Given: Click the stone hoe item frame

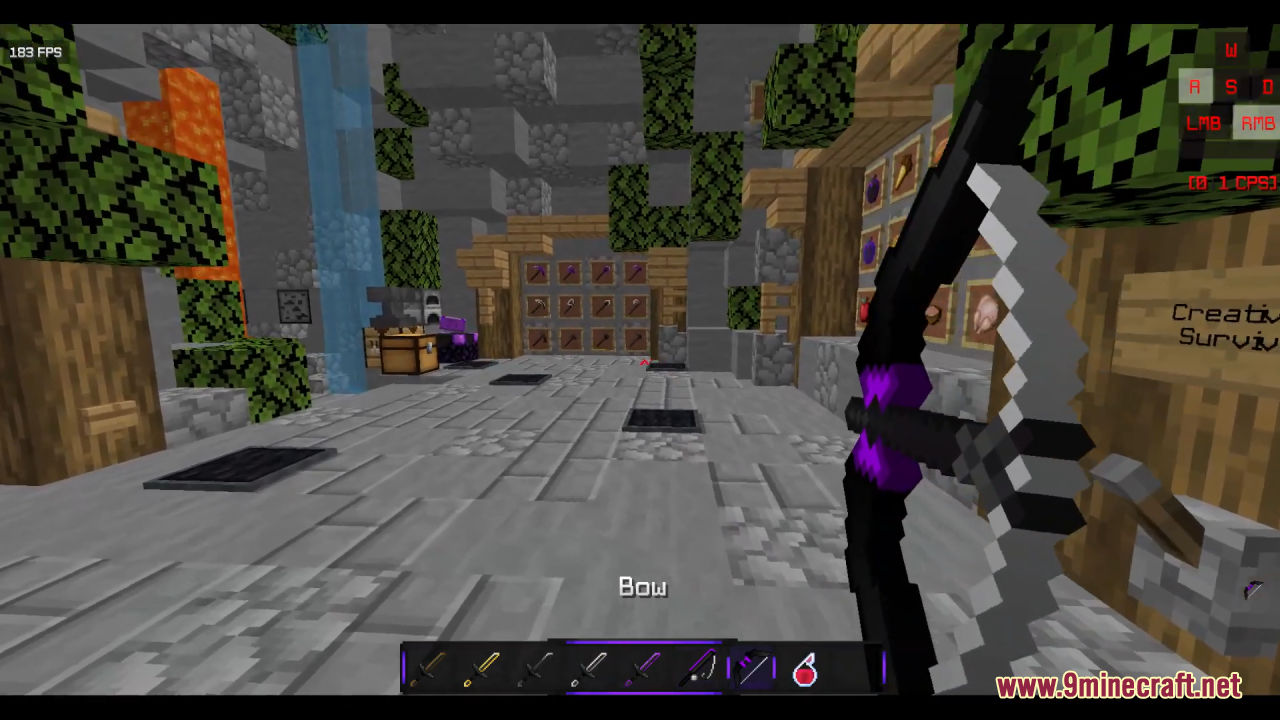Looking at the screenshot, I should click(x=635, y=340).
